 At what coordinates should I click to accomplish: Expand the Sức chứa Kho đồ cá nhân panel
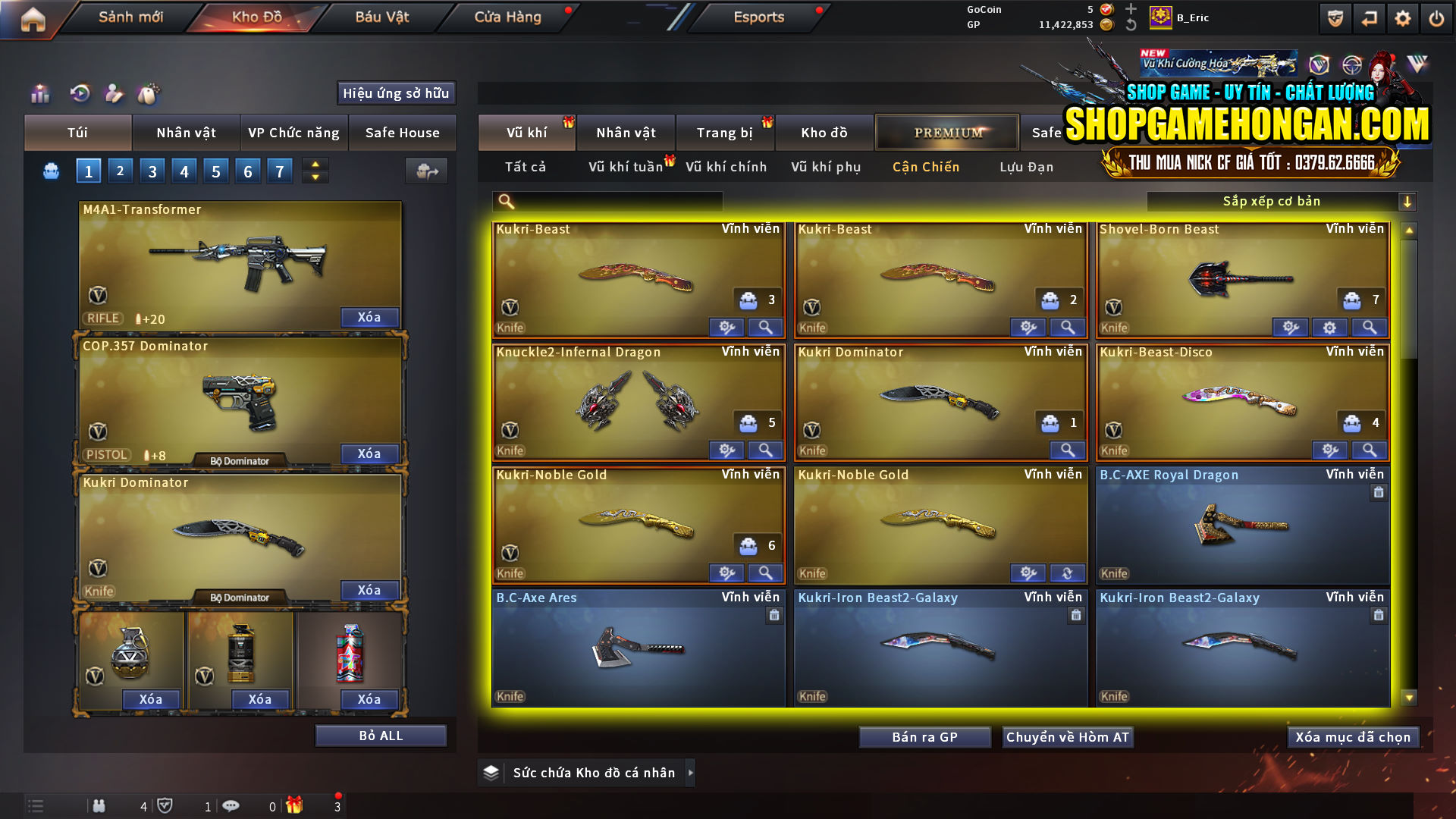click(691, 772)
